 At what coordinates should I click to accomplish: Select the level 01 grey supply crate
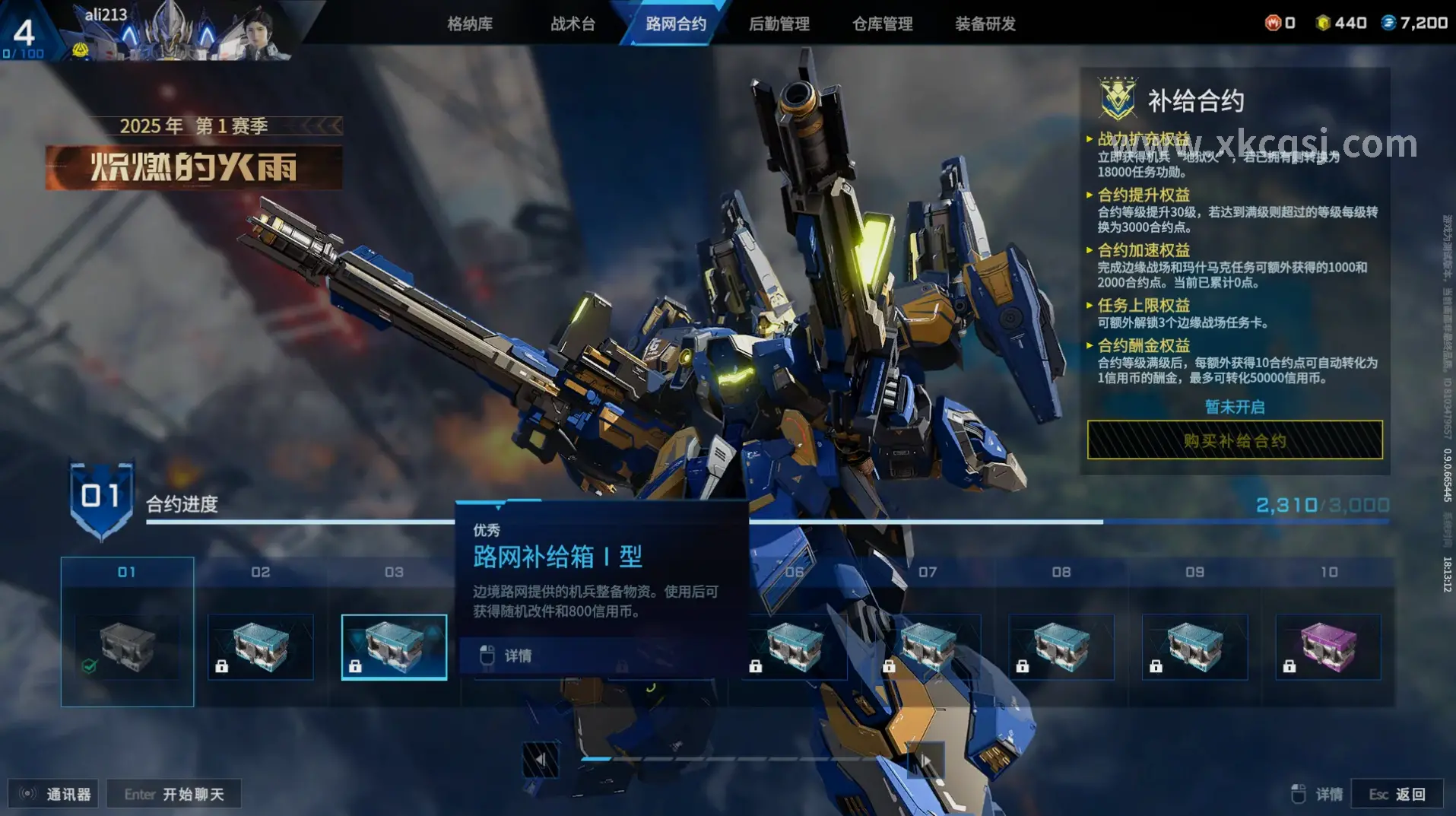click(127, 647)
